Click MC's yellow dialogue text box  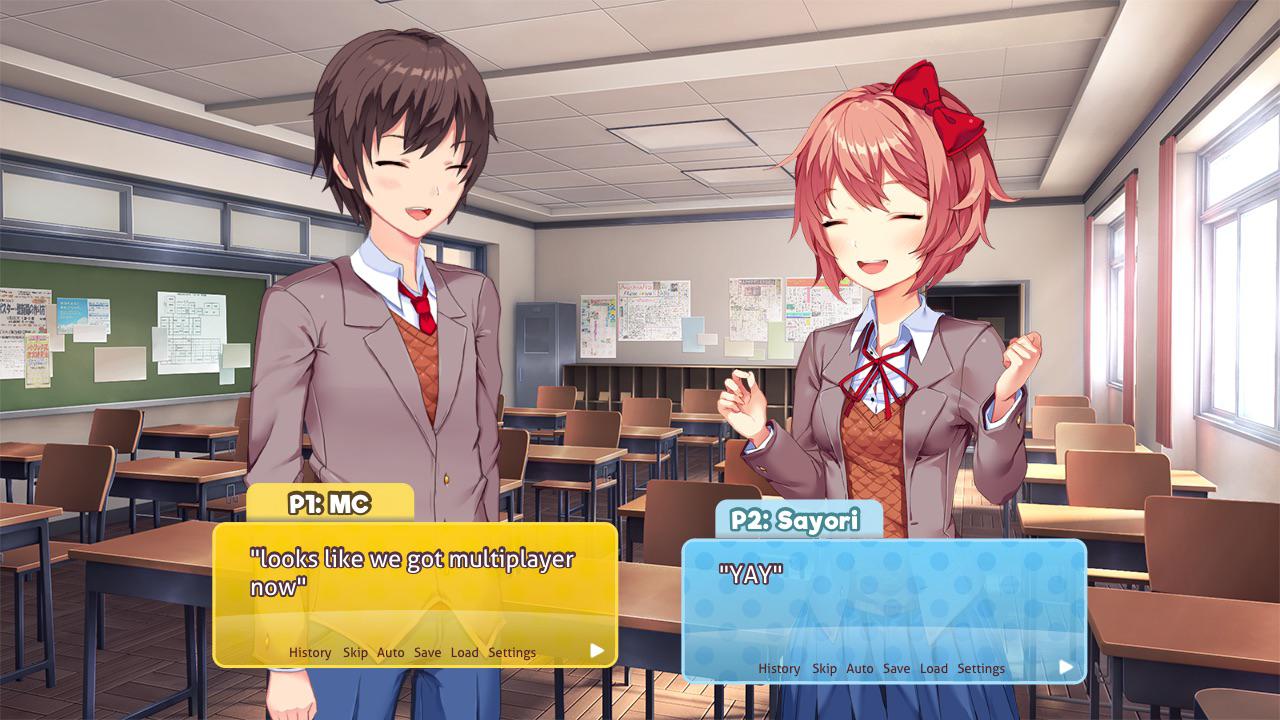[420, 580]
